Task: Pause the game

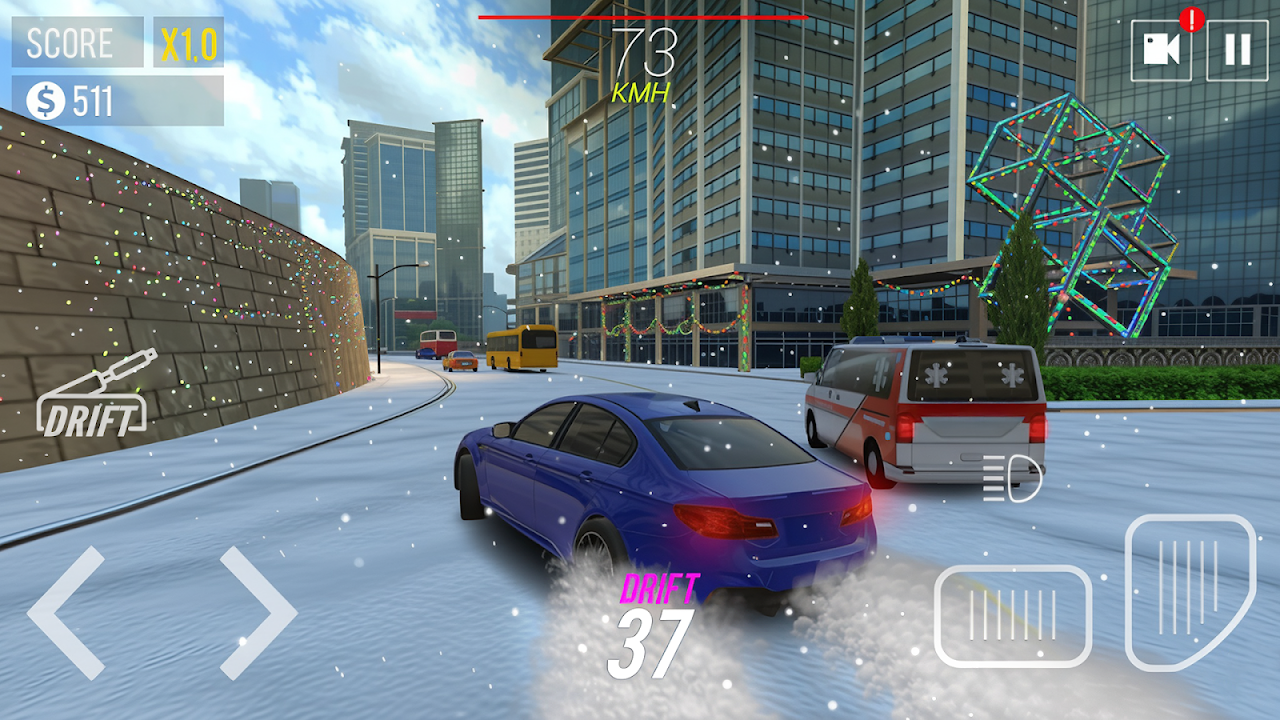Action: click(1237, 50)
